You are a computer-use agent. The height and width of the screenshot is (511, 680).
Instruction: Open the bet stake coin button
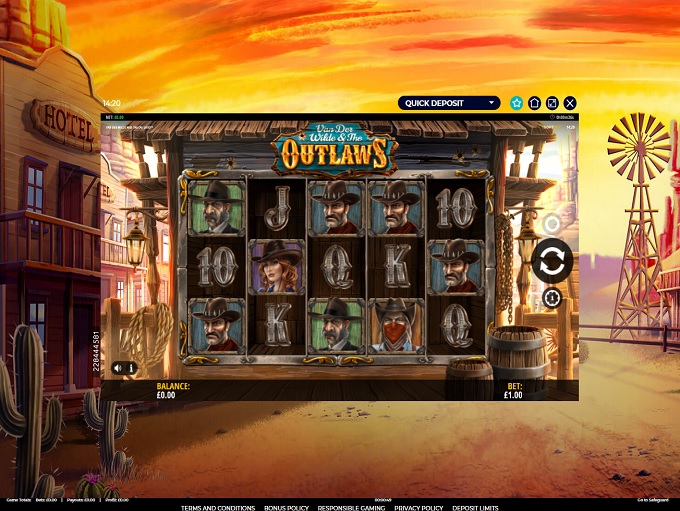(552, 298)
